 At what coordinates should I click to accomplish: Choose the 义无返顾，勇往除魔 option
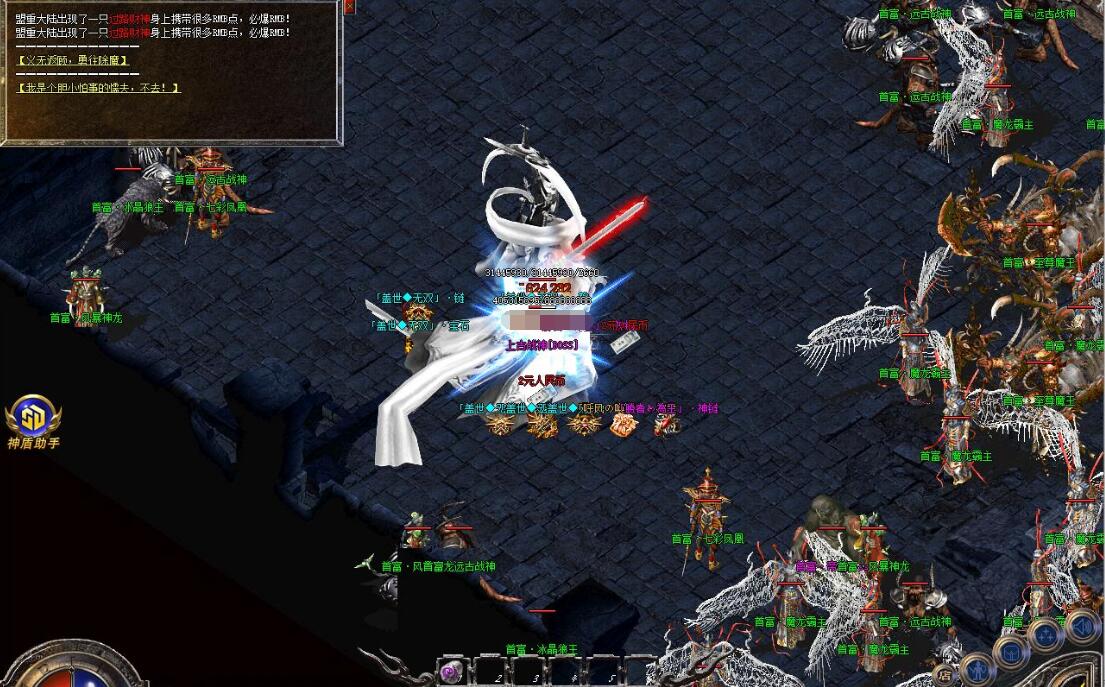coord(74,61)
